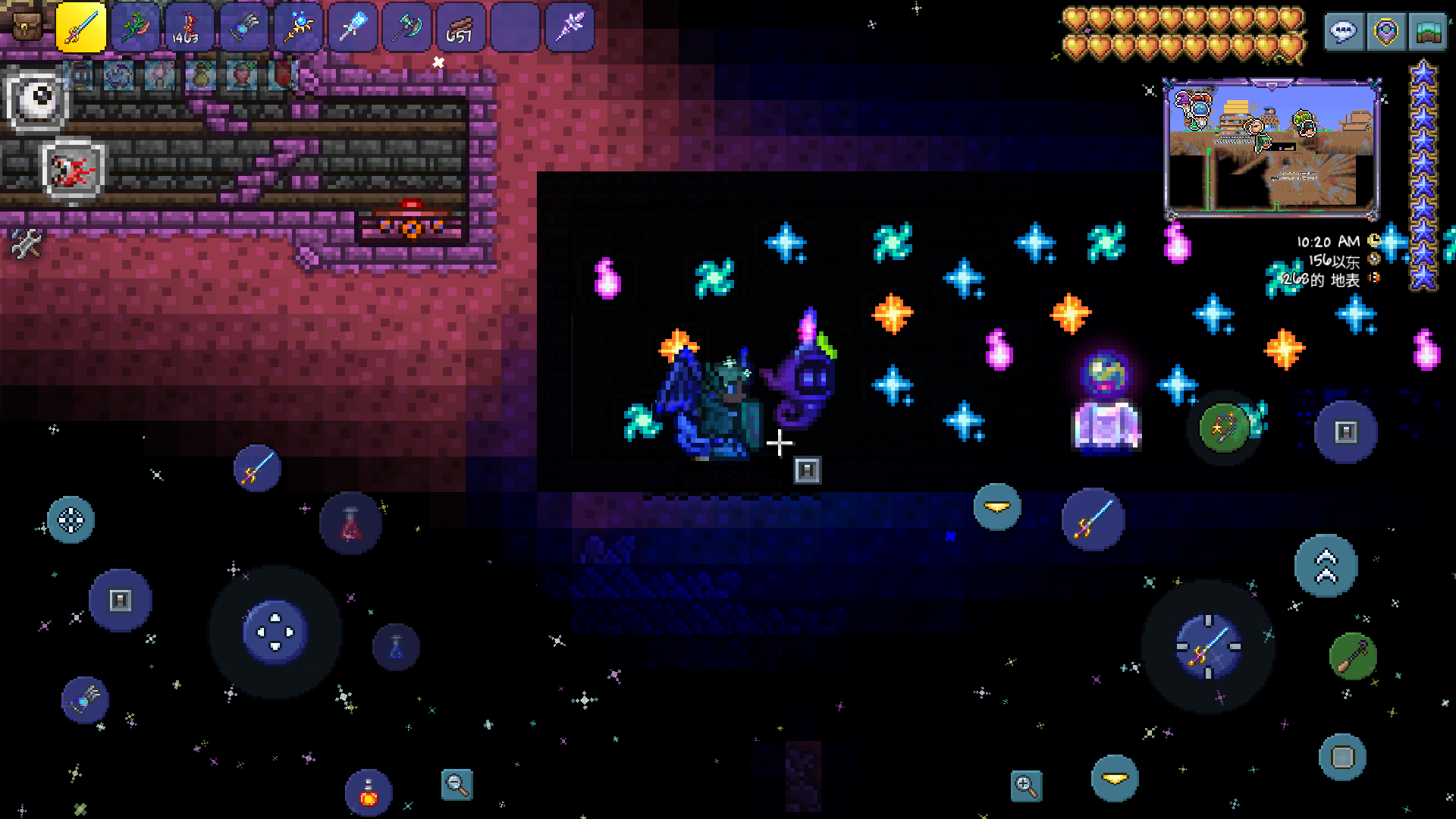
Task: Toggle the crosshair smart cursor button
Action: 71,520
